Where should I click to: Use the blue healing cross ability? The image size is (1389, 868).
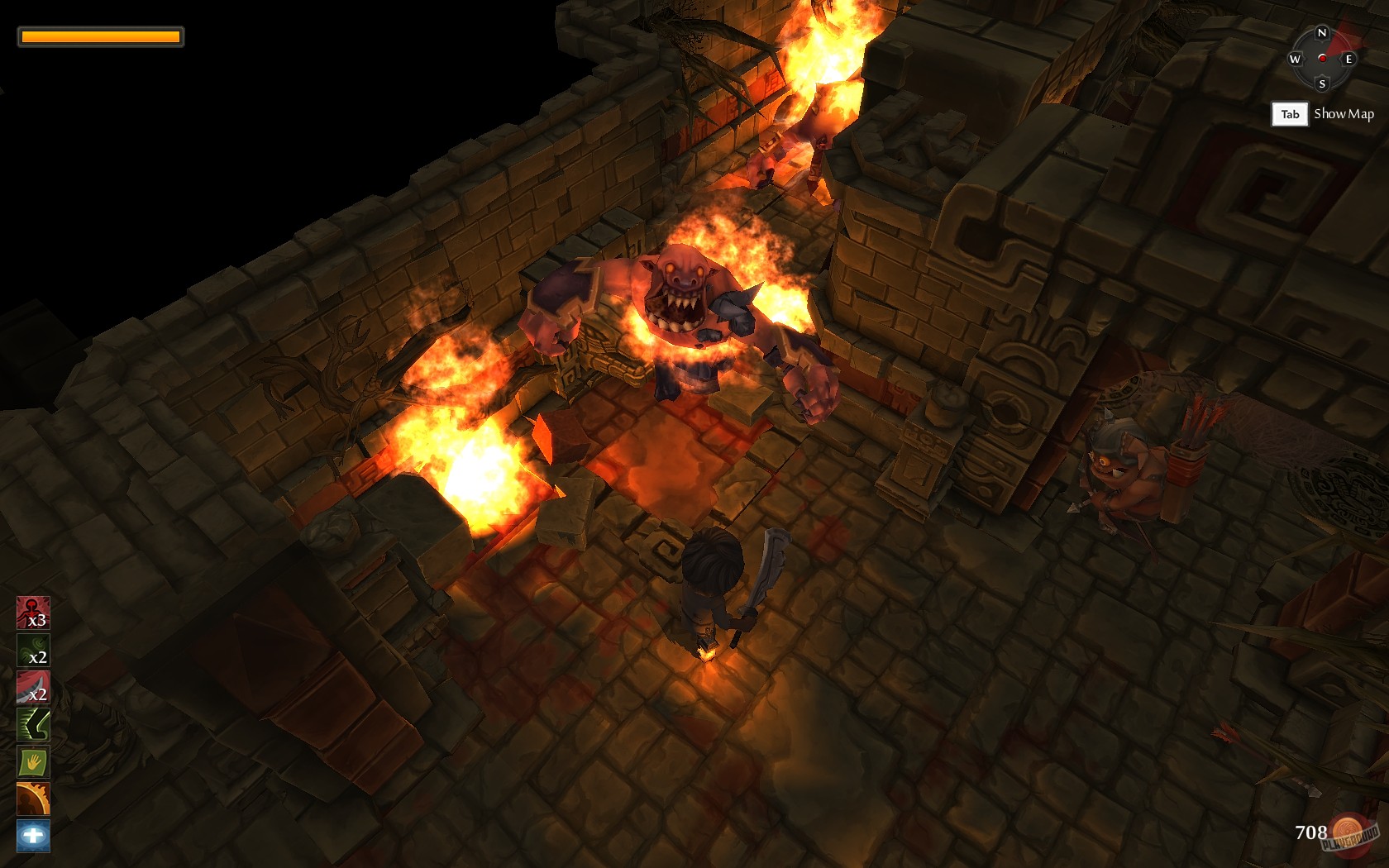tap(31, 835)
